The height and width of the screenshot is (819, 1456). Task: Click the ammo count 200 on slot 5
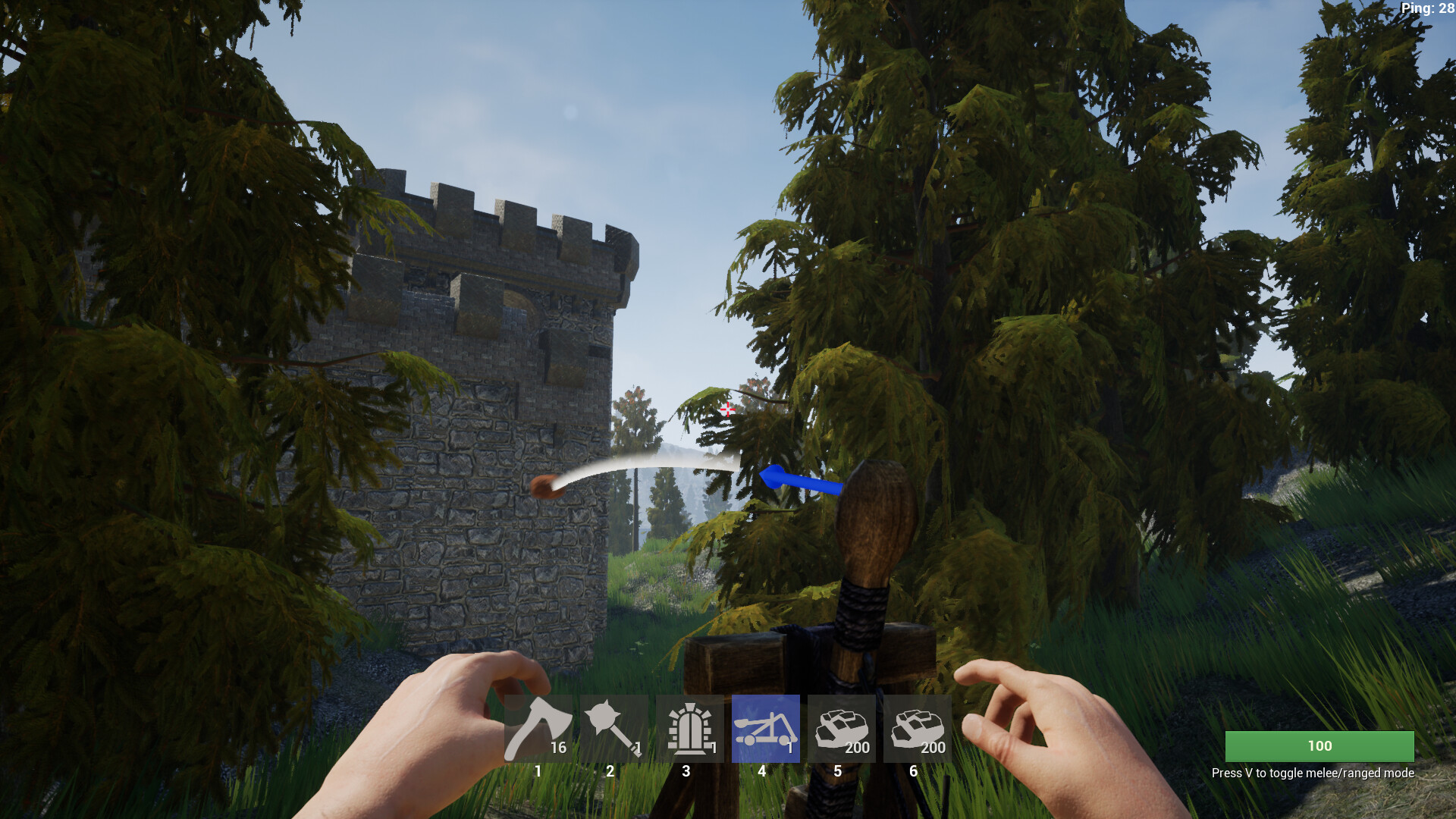click(x=856, y=747)
